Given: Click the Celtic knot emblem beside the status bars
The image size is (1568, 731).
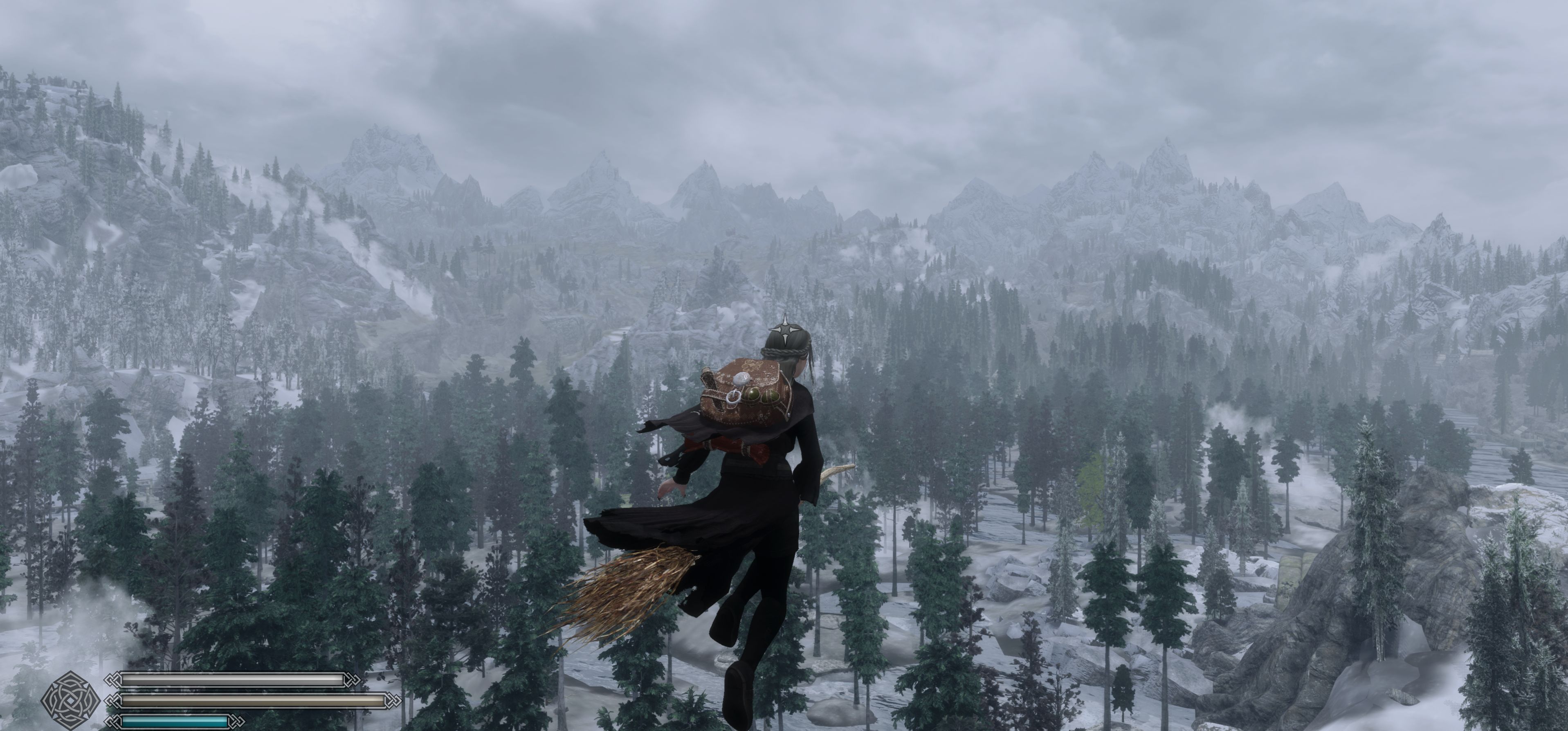Looking at the screenshot, I should pyautogui.click(x=71, y=700).
